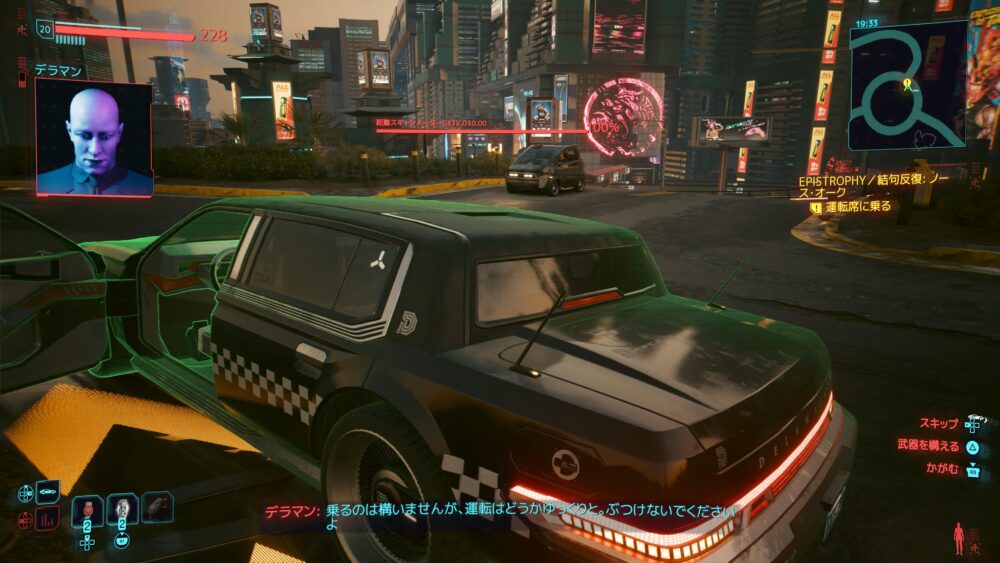The height and width of the screenshot is (563, 1000).
Task: Select the vehicle call car icon
Action: (47, 492)
